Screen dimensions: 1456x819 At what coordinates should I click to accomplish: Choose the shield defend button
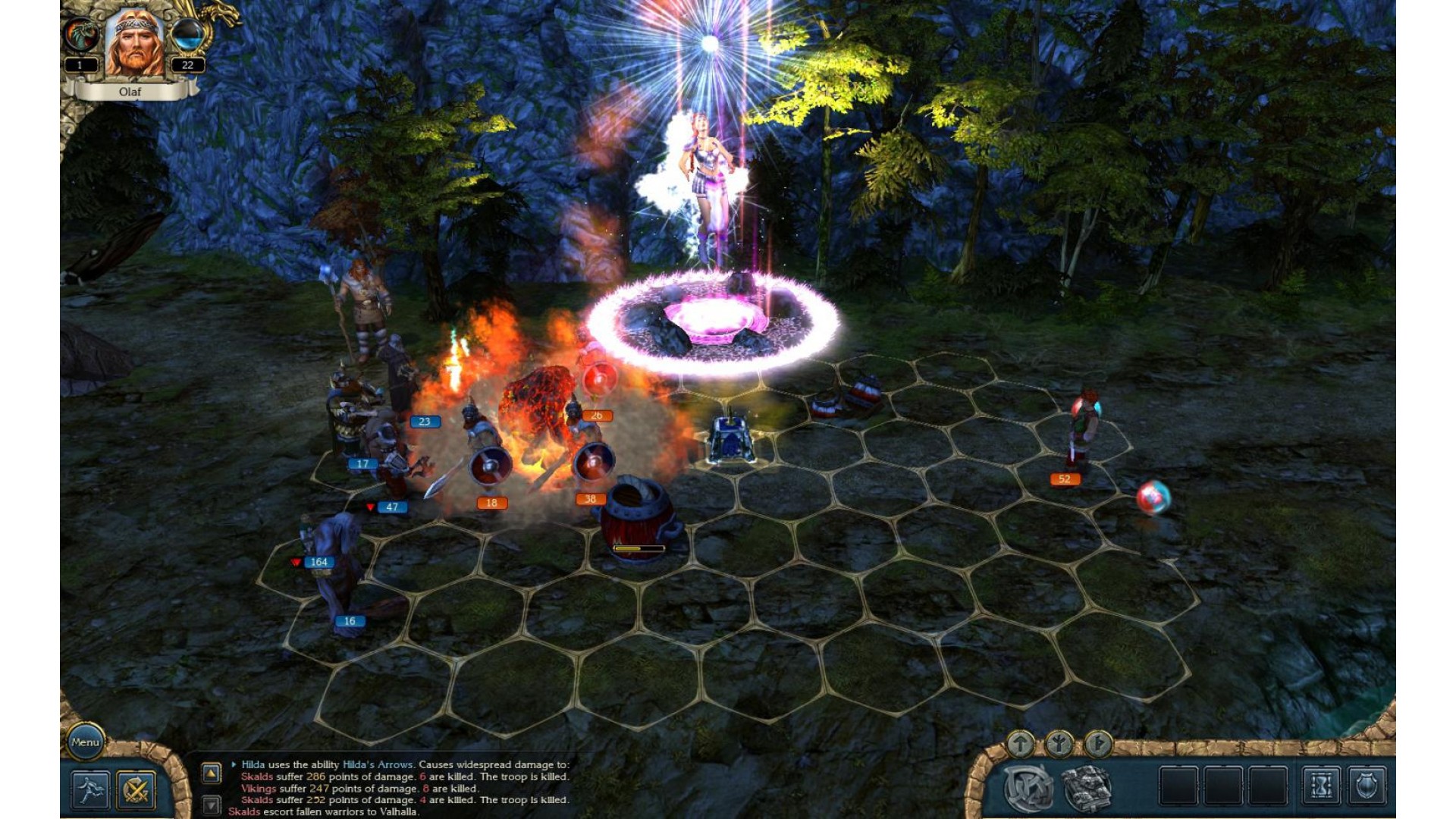click(1367, 786)
